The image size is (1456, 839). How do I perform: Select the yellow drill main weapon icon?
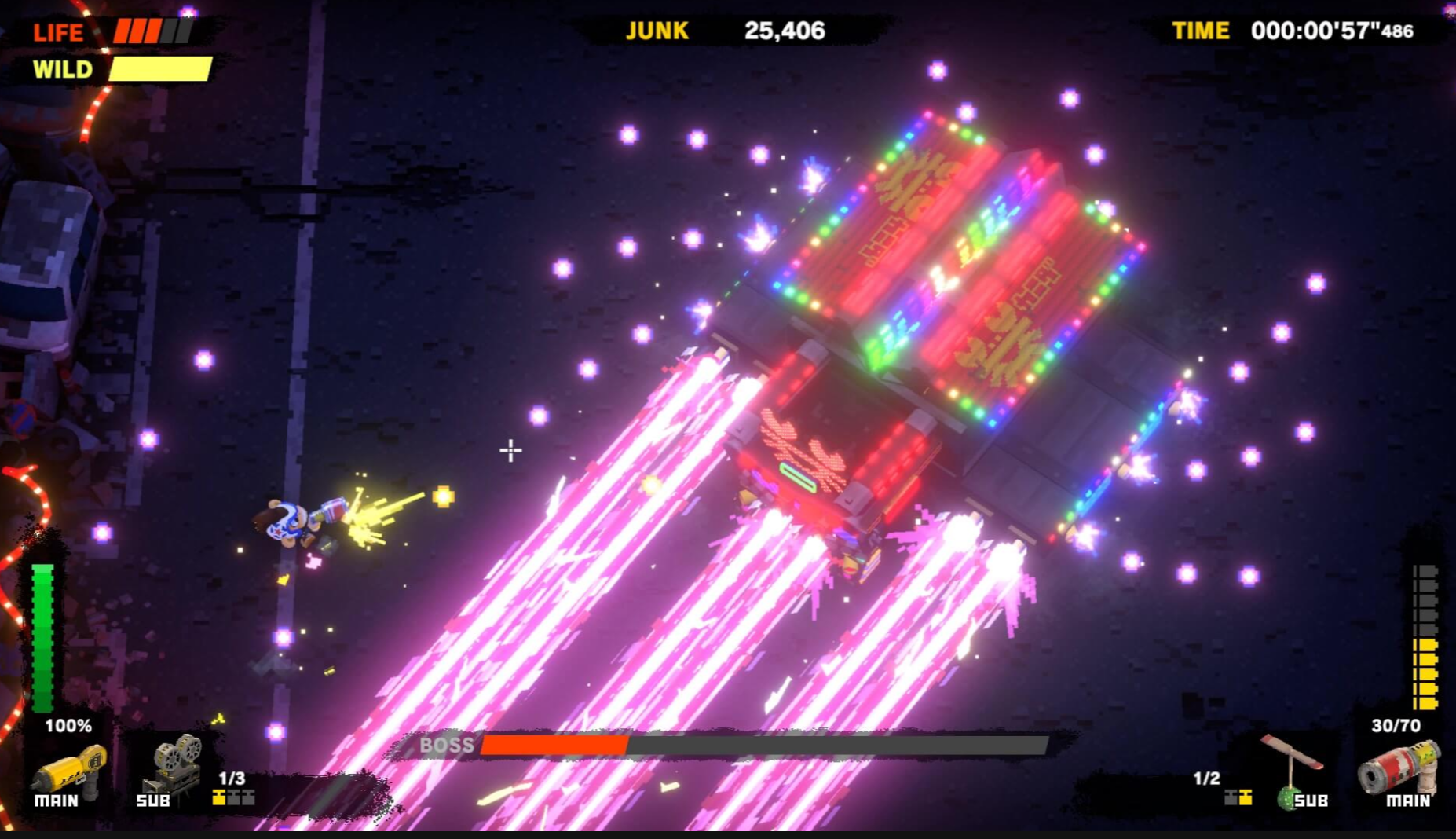point(69,768)
